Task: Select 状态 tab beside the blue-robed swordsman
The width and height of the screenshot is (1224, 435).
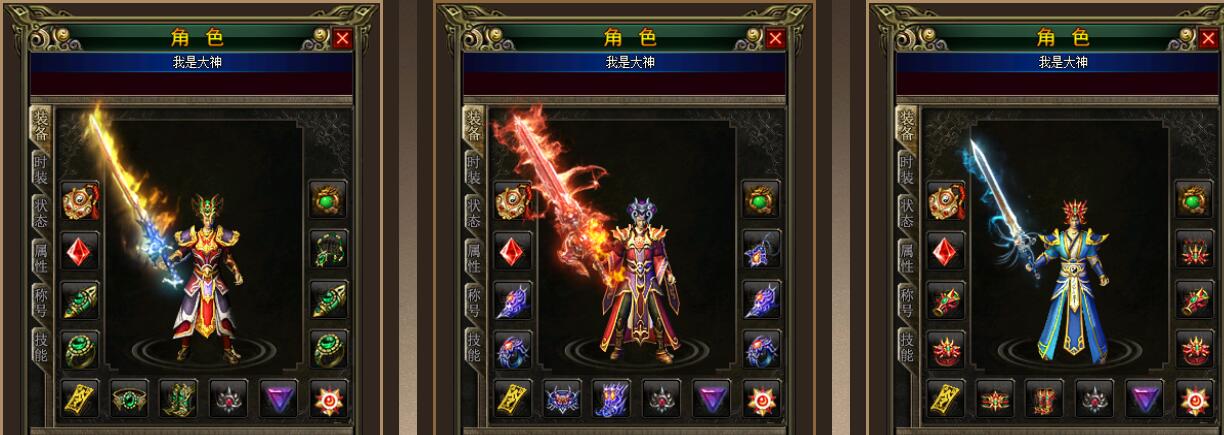Action: [x=907, y=214]
